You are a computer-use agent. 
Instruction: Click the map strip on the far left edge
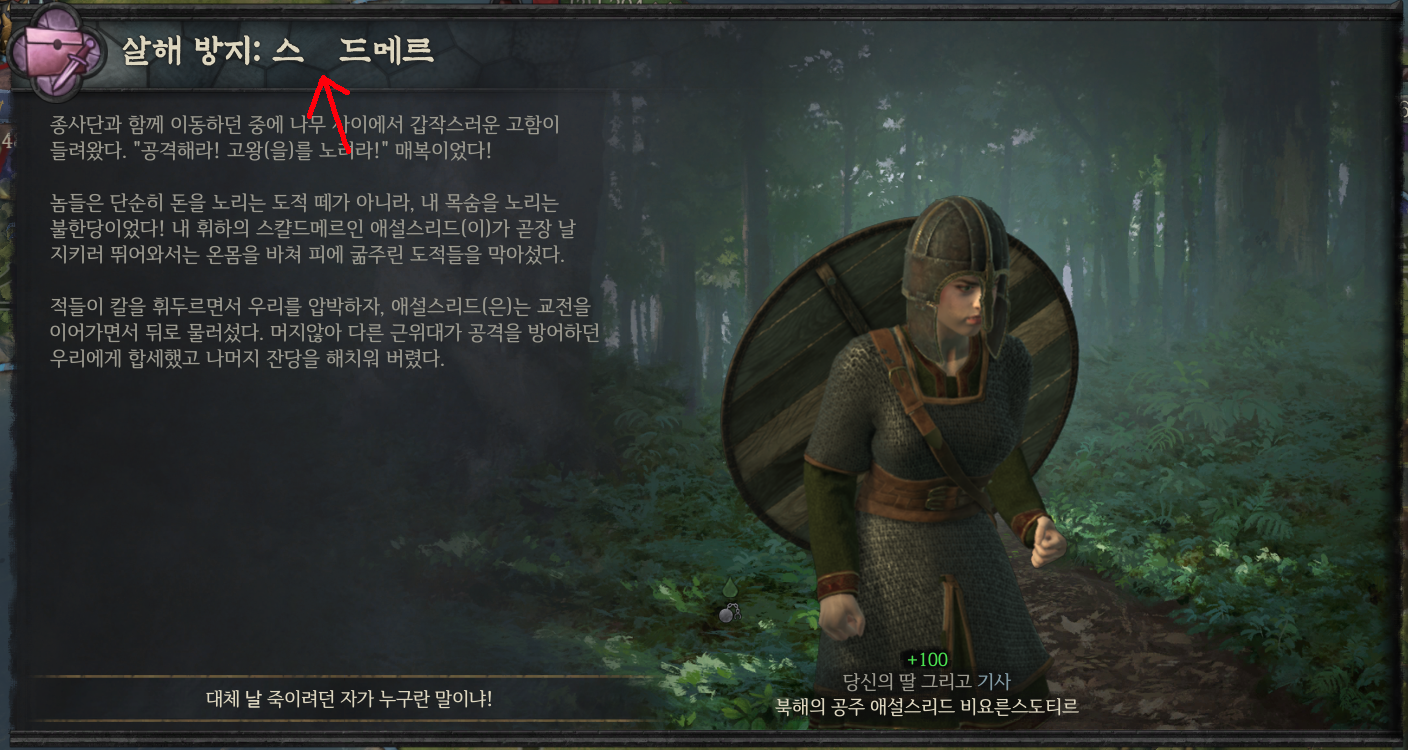(8, 400)
